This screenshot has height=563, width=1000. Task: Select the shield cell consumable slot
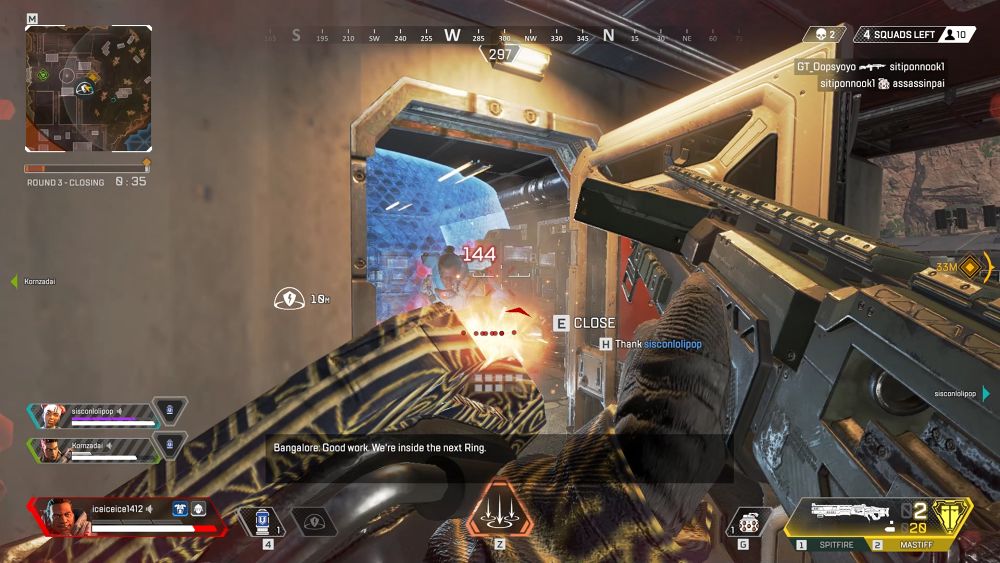pyautogui.click(x=264, y=520)
